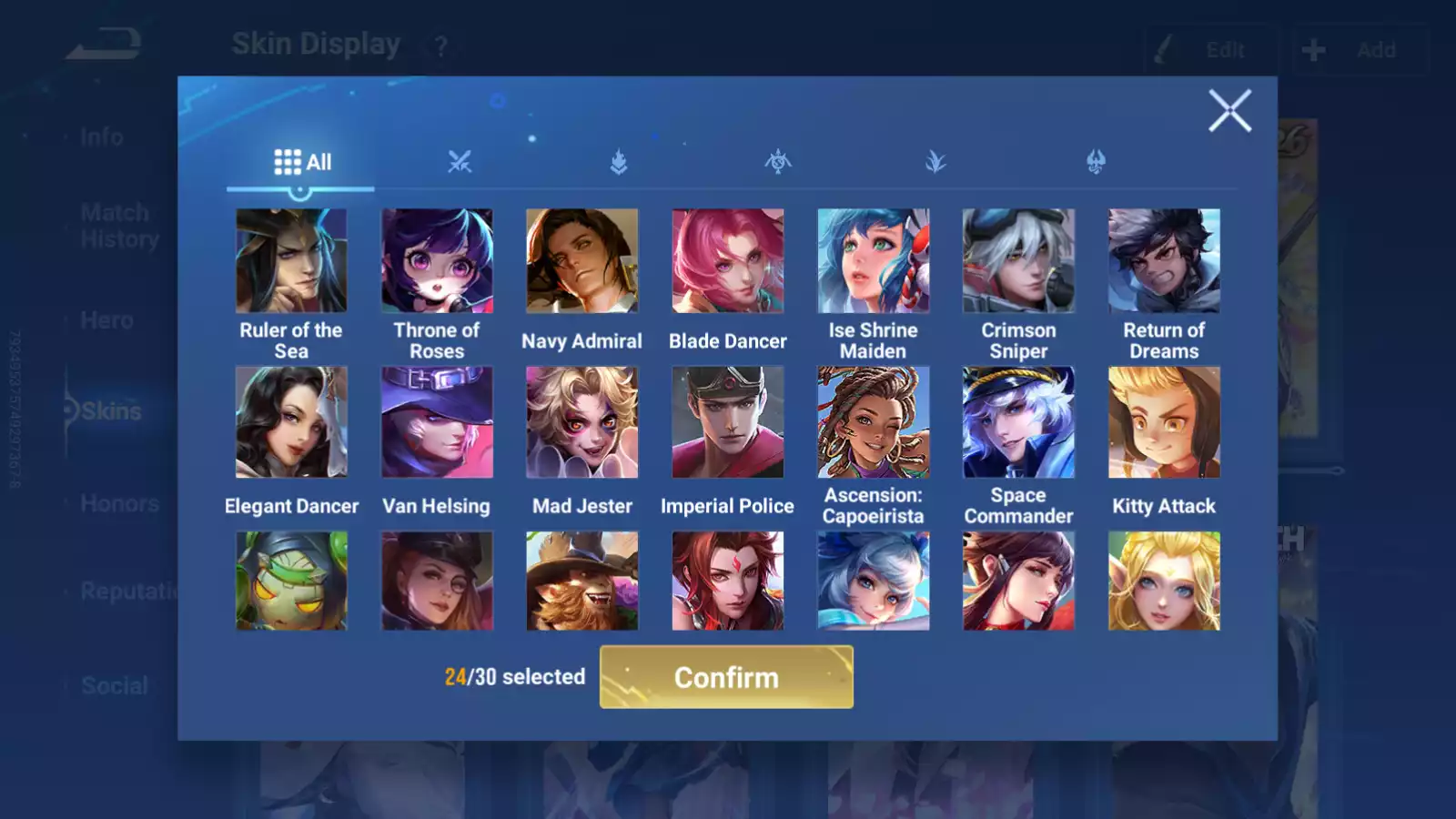Screen dimensions: 1456x819
Task: Choose the Ise Shrine Maiden skin
Action: 873,261
